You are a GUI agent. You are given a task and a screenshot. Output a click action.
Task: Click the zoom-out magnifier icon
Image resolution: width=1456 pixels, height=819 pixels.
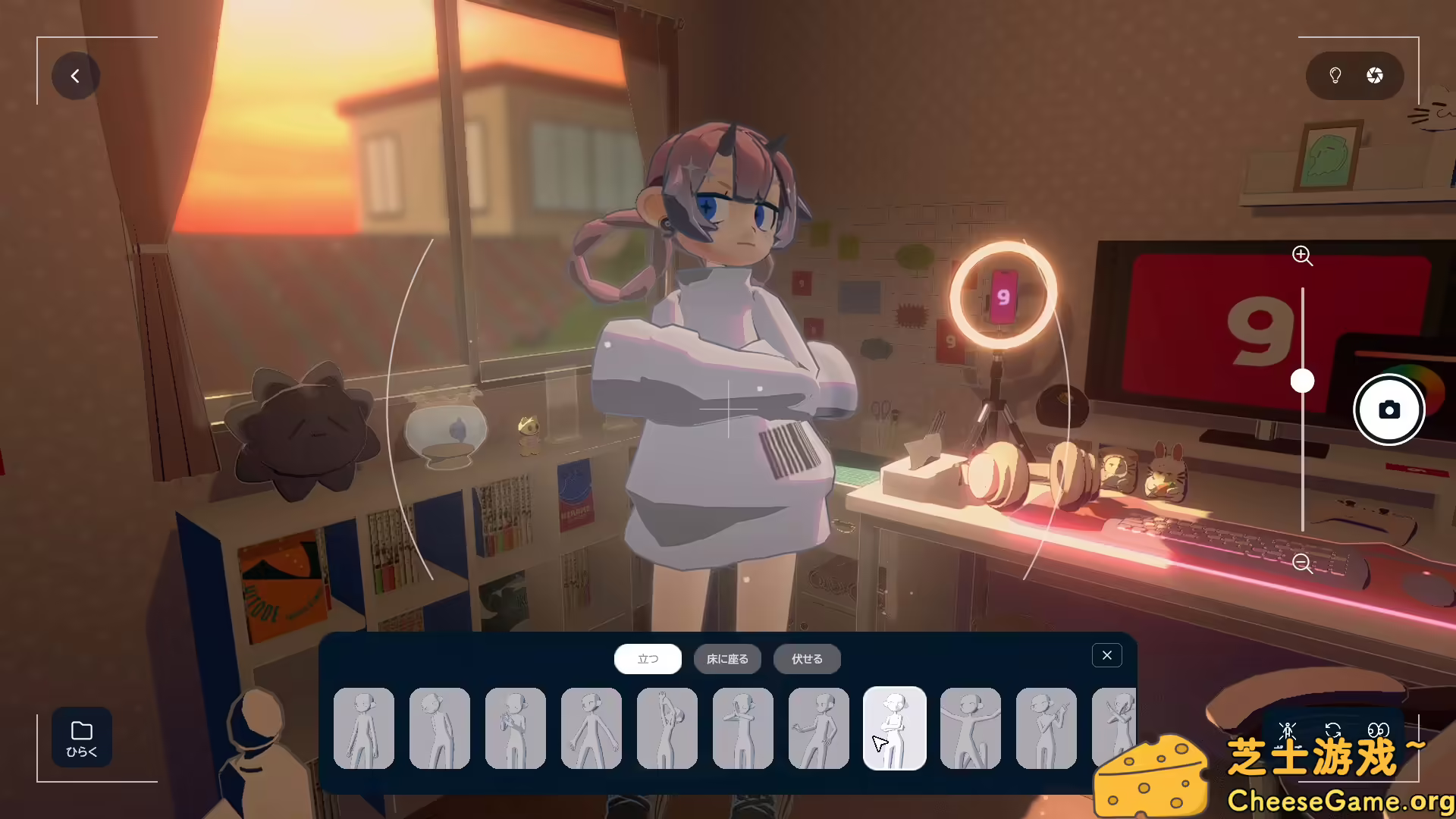tap(1303, 563)
